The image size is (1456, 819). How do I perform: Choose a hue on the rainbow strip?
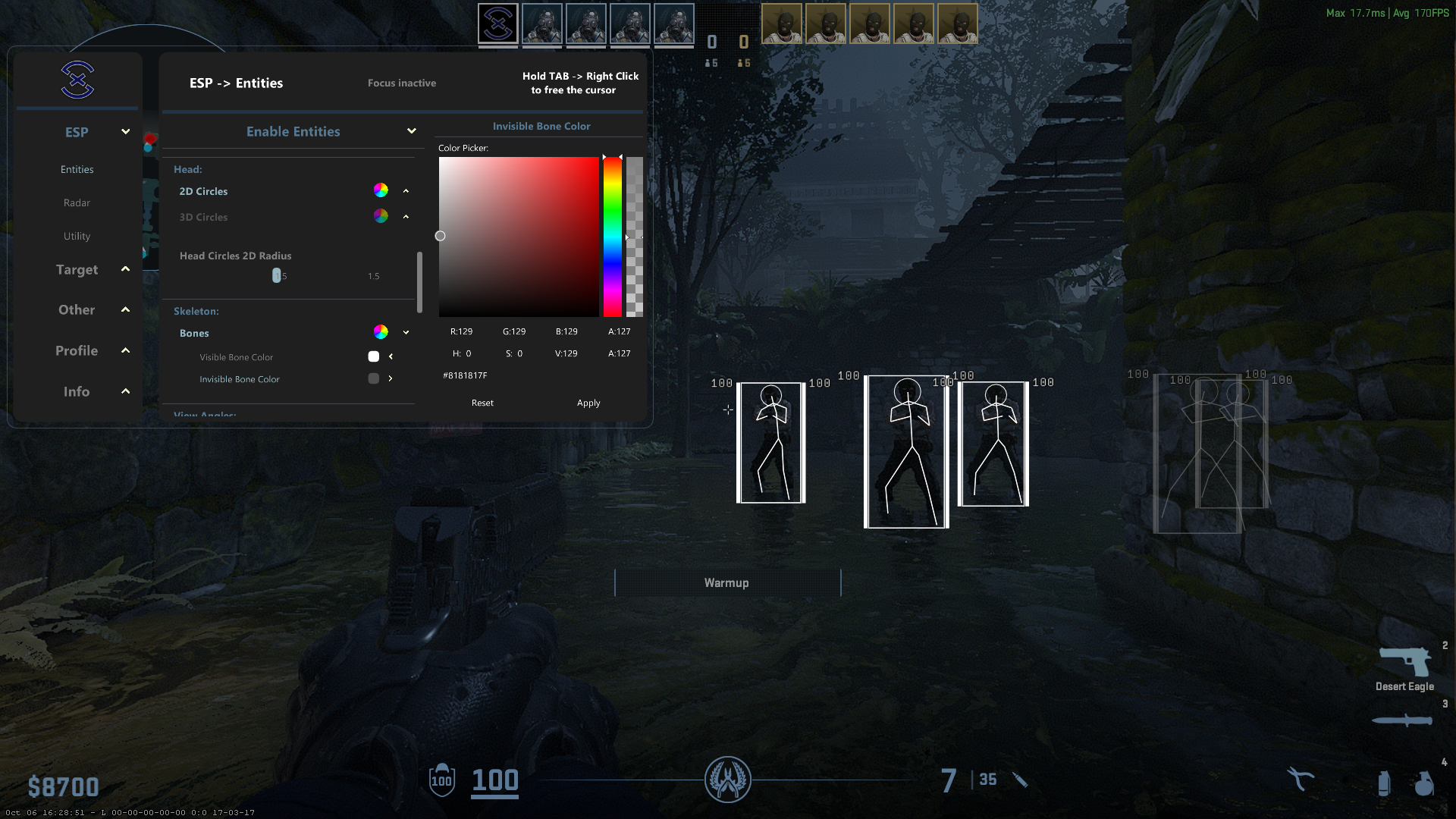[x=612, y=237]
